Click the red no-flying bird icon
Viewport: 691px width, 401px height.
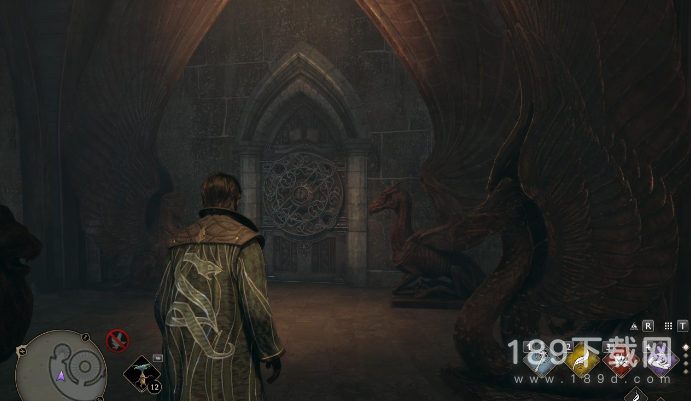[118, 341]
